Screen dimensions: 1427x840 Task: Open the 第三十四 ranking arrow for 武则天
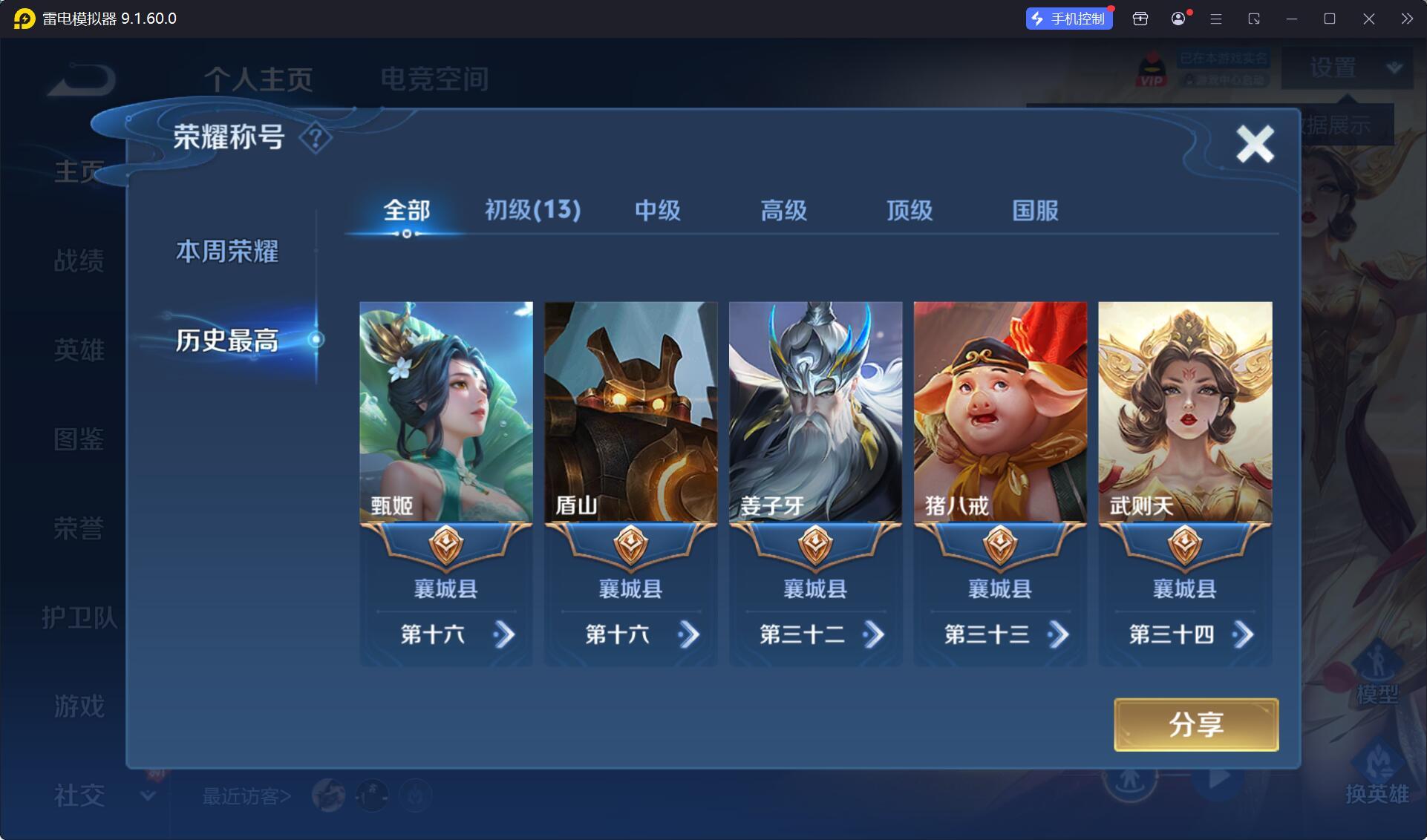[1243, 634]
